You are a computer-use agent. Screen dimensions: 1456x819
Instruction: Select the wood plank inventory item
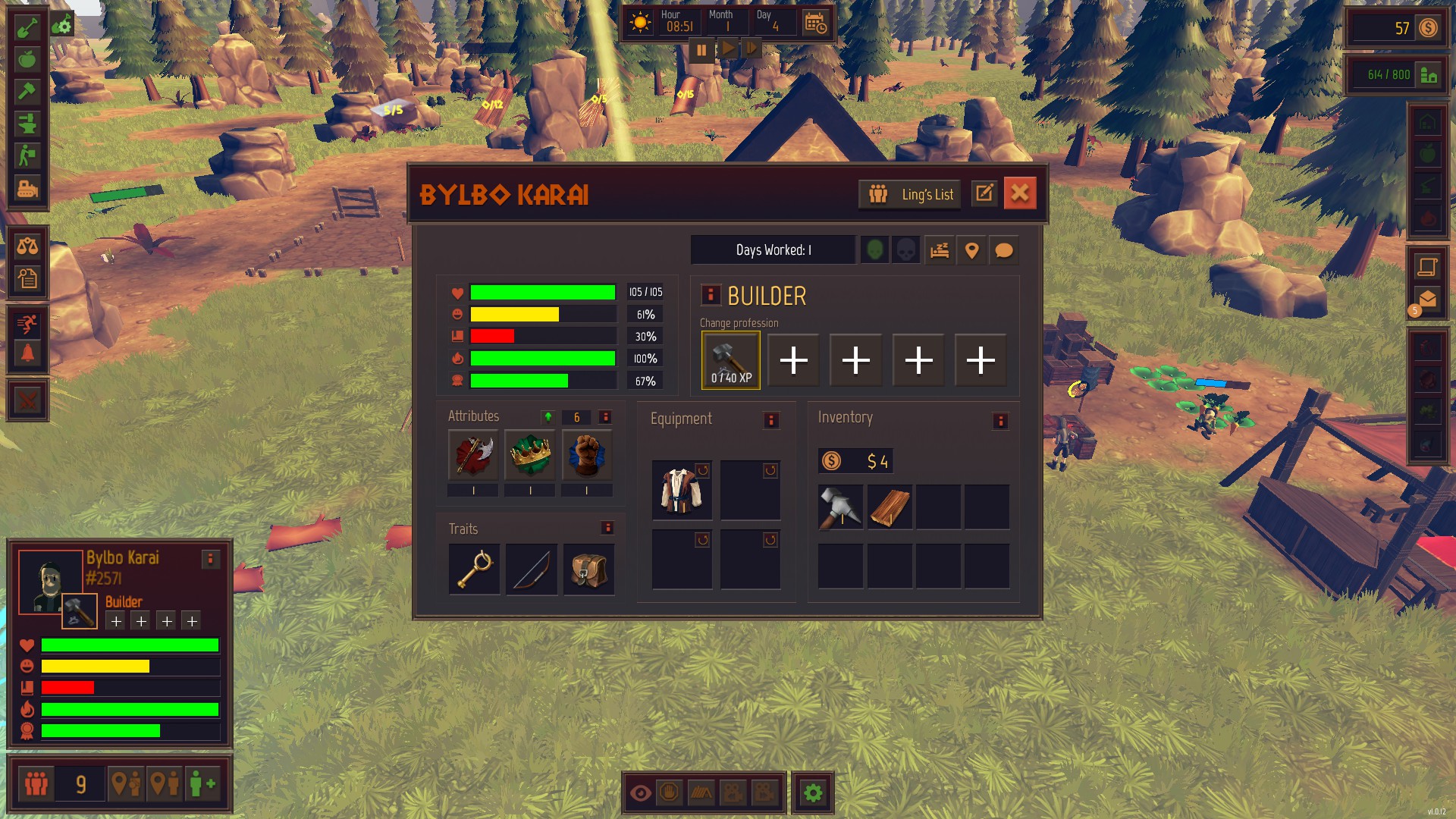click(x=890, y=507)
